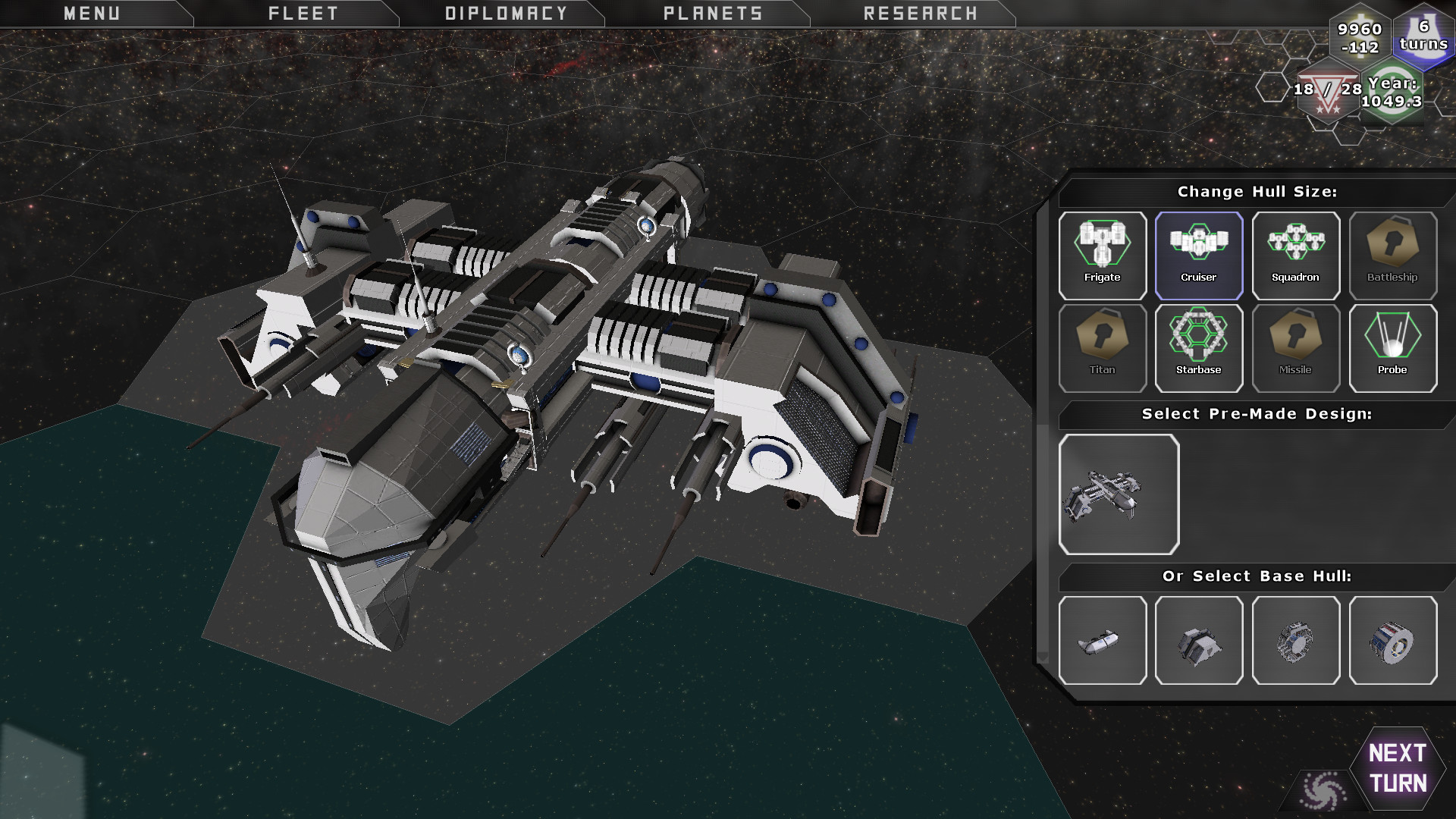Select the Squadron hull size icon

[x=1297, y=254]
